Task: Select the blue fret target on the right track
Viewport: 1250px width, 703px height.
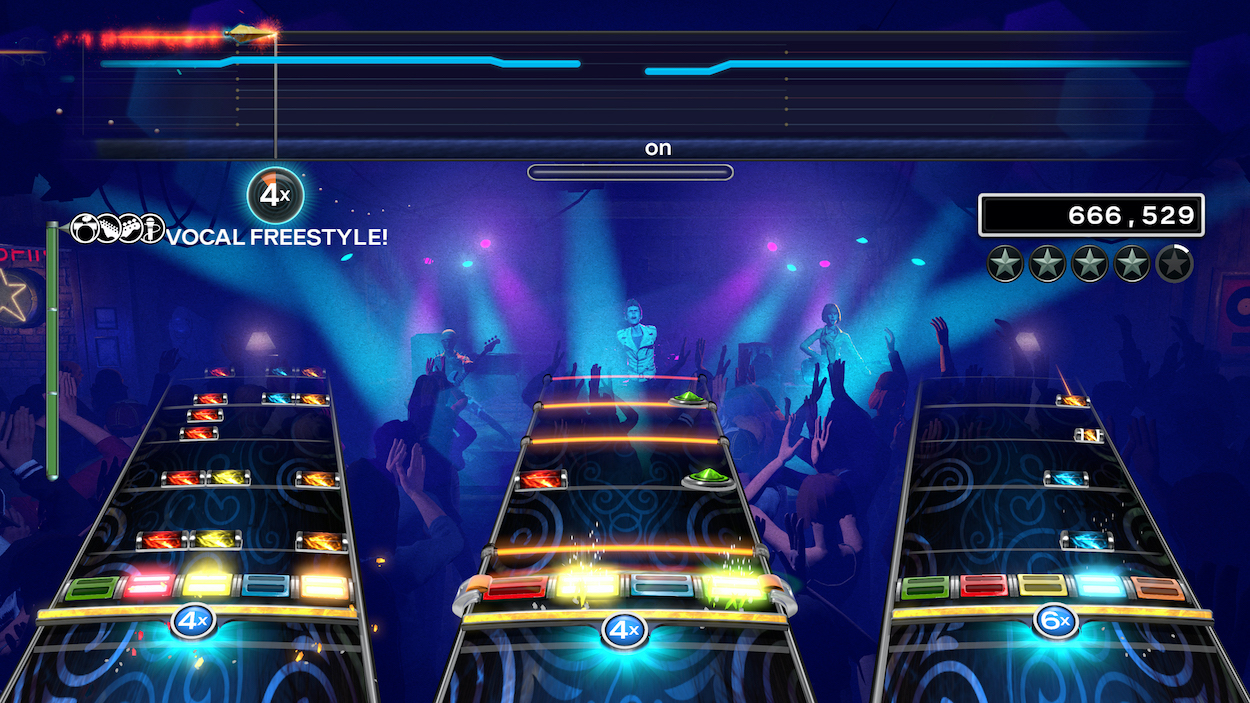Action: point(1100,587)
